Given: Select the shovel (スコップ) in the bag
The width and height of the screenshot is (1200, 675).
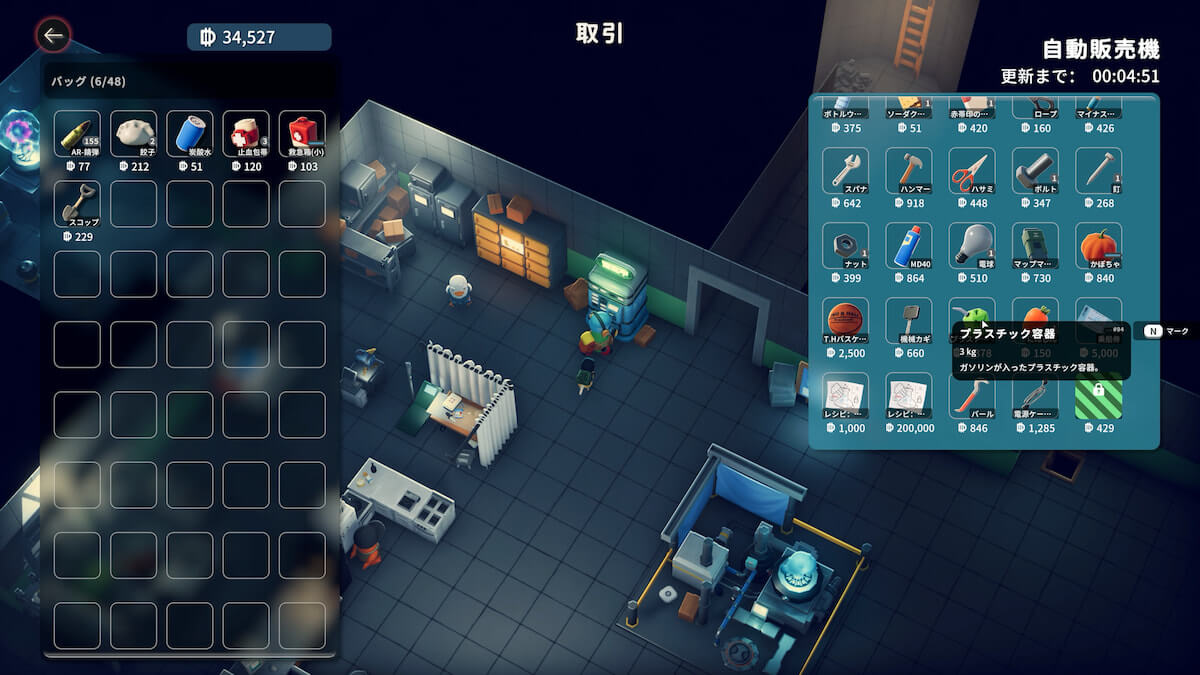Looking at the screenshot, I should 77,204.
